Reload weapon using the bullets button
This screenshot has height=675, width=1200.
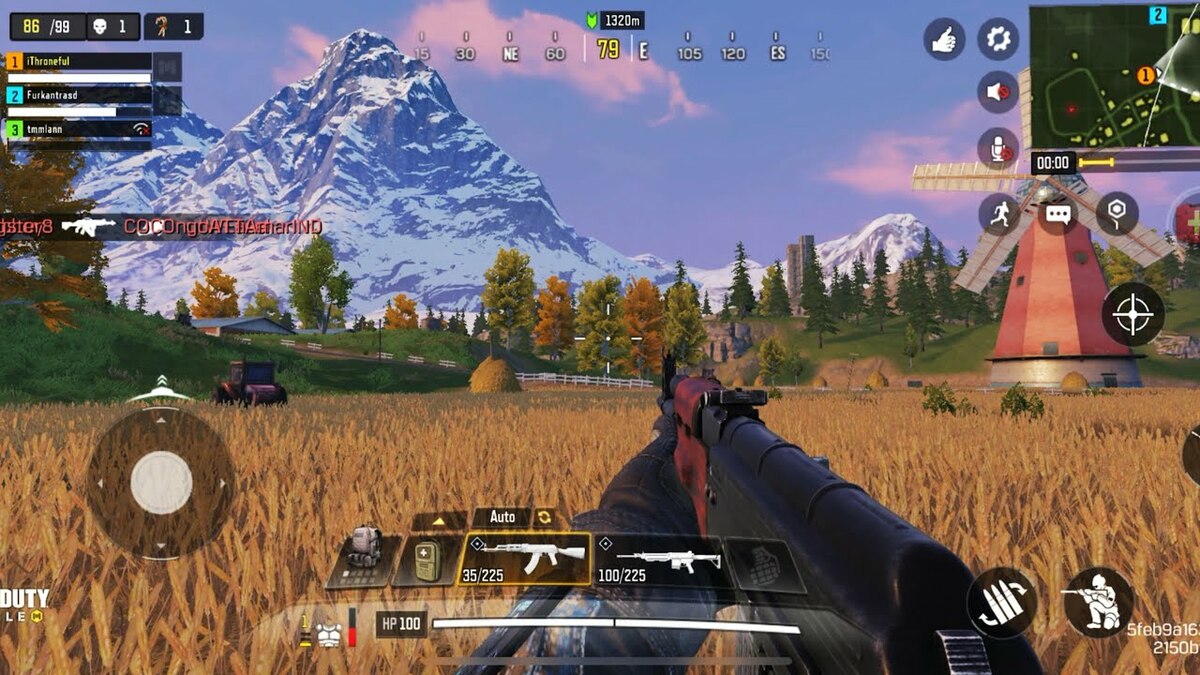point(1001,602)
